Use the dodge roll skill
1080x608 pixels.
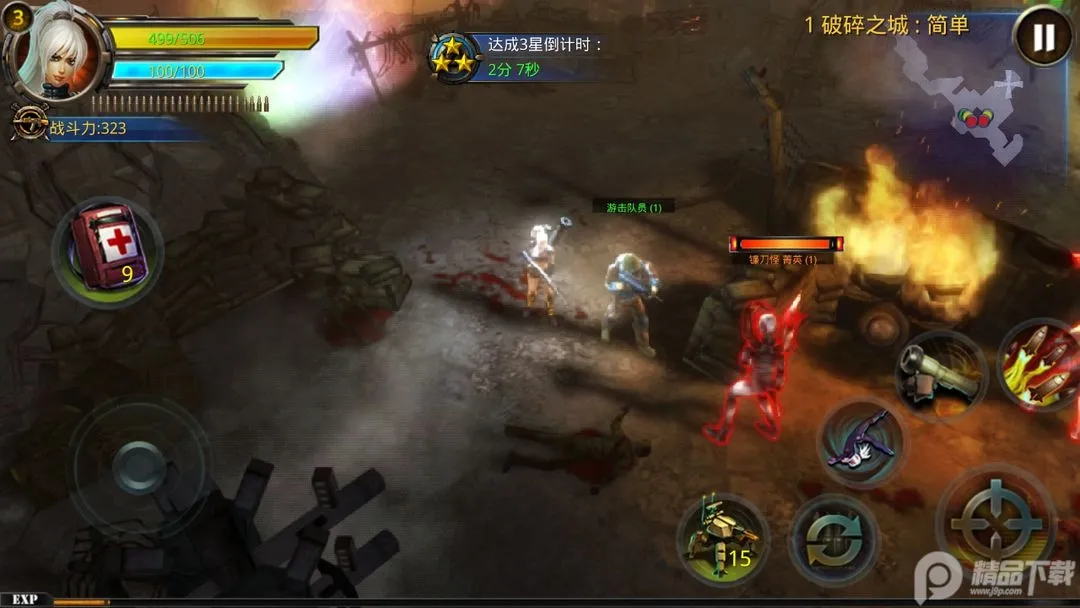point(862,442)
